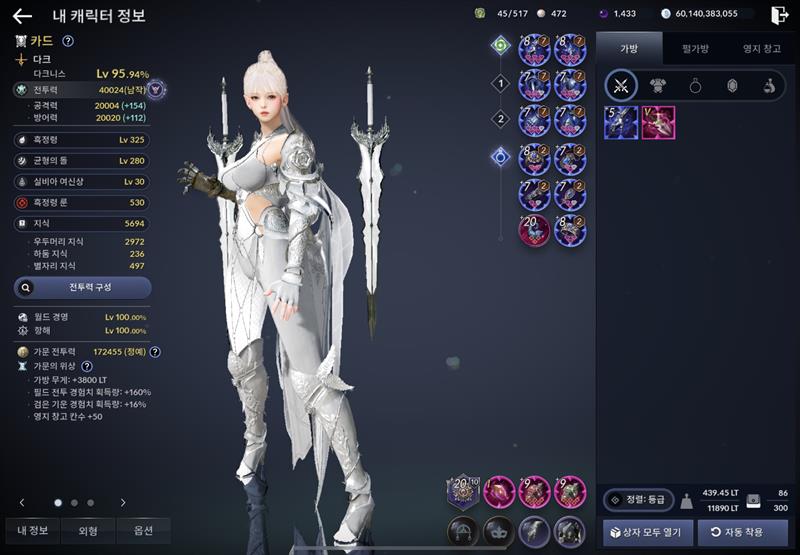Go back using the top-left arrow
The image size is (800, 555).
point(22,15)
